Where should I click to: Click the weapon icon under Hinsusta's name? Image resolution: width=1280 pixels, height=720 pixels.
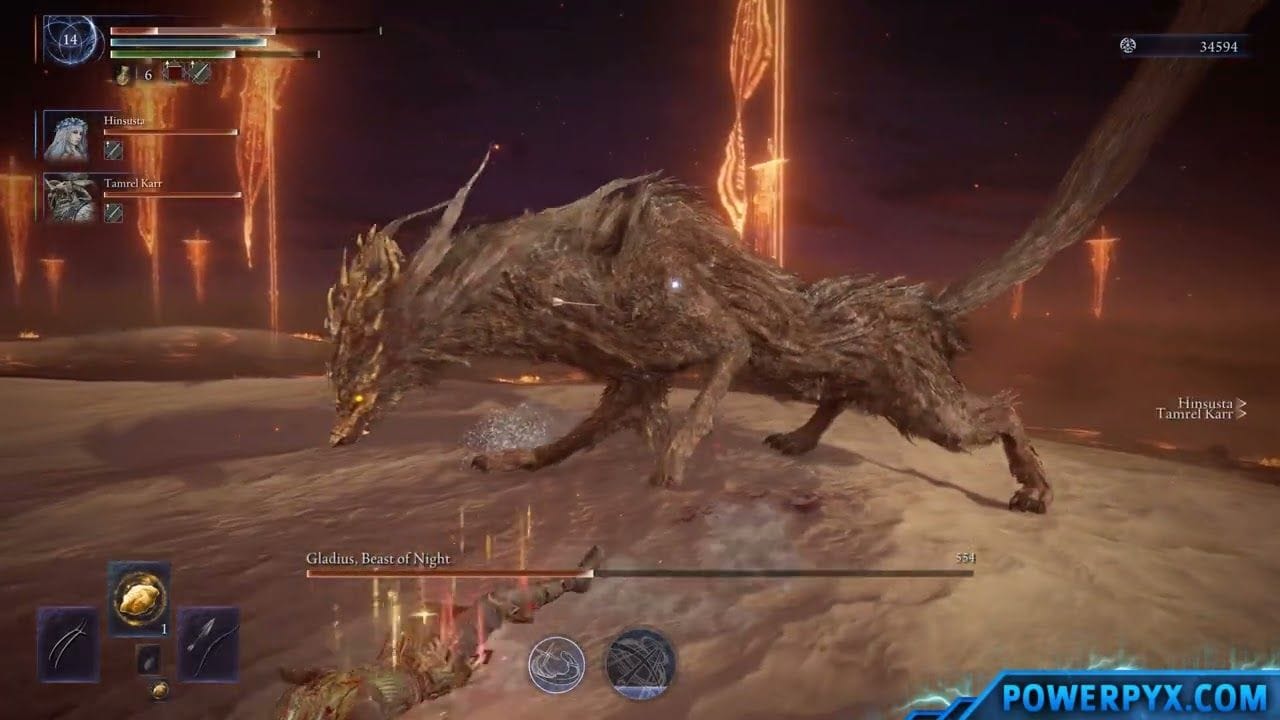click(113, 150)
